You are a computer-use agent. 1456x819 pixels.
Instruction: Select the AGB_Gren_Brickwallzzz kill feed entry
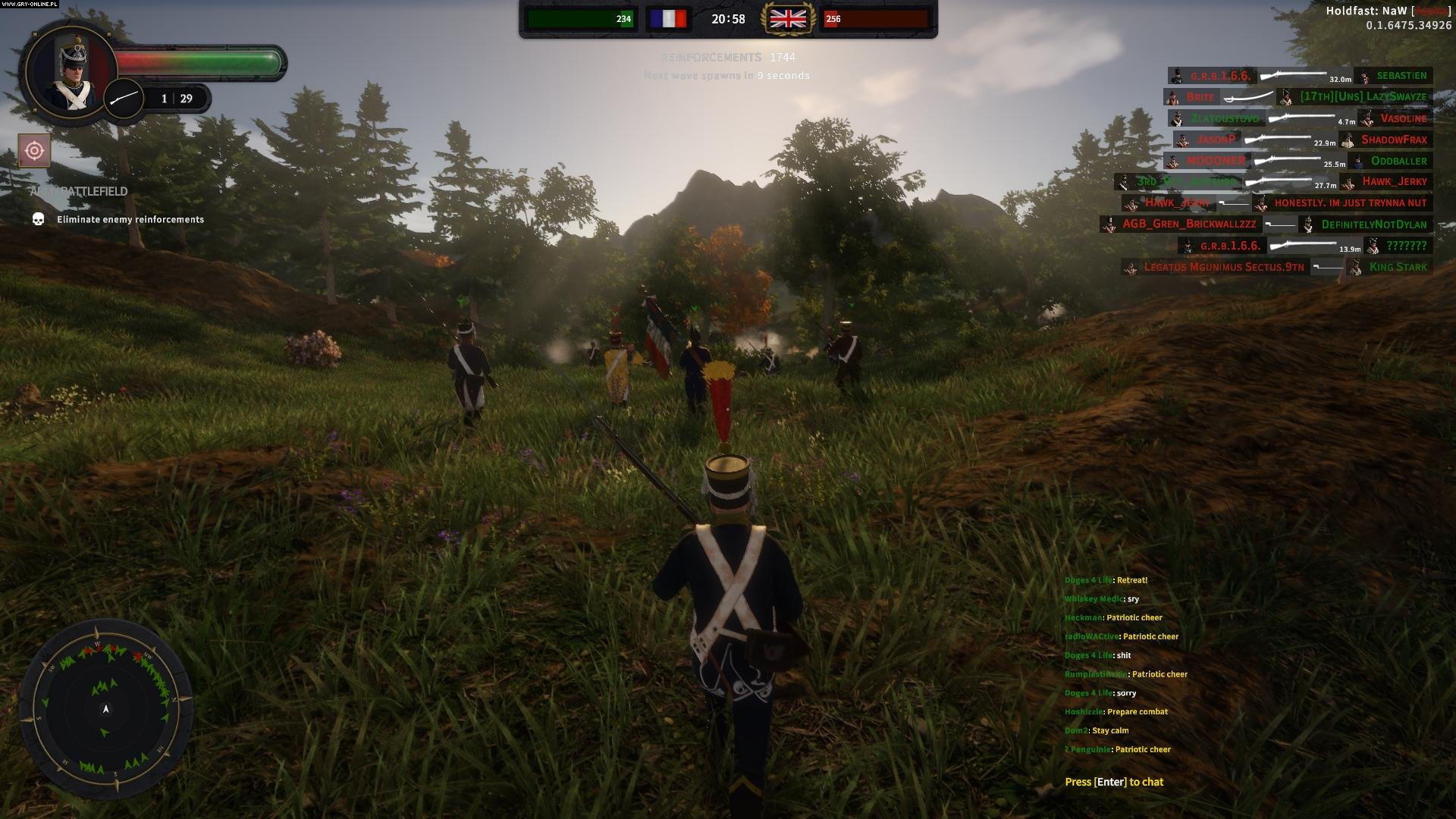[x=1188, y=224]
